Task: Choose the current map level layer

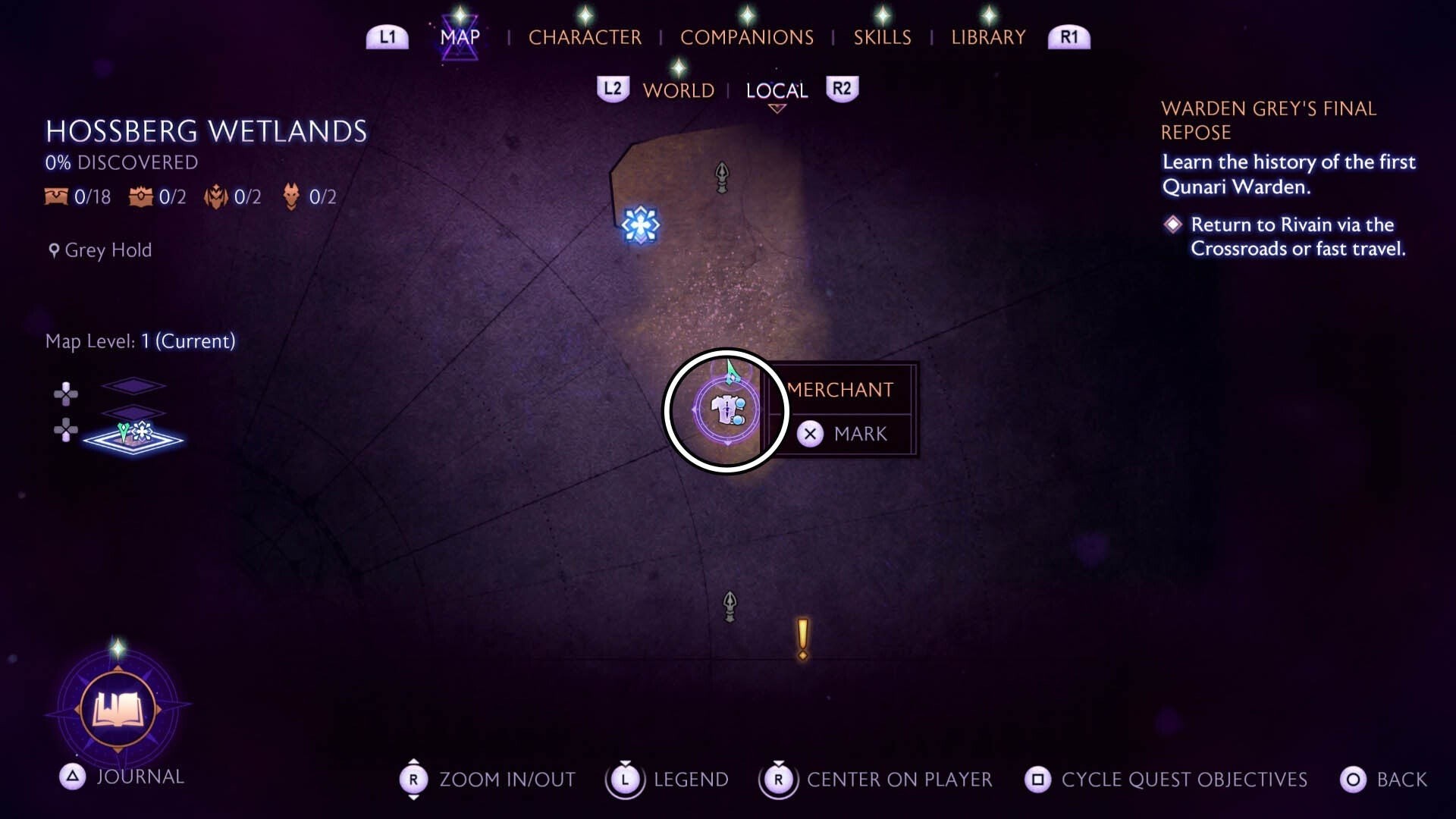Action: tap(133, 438)
